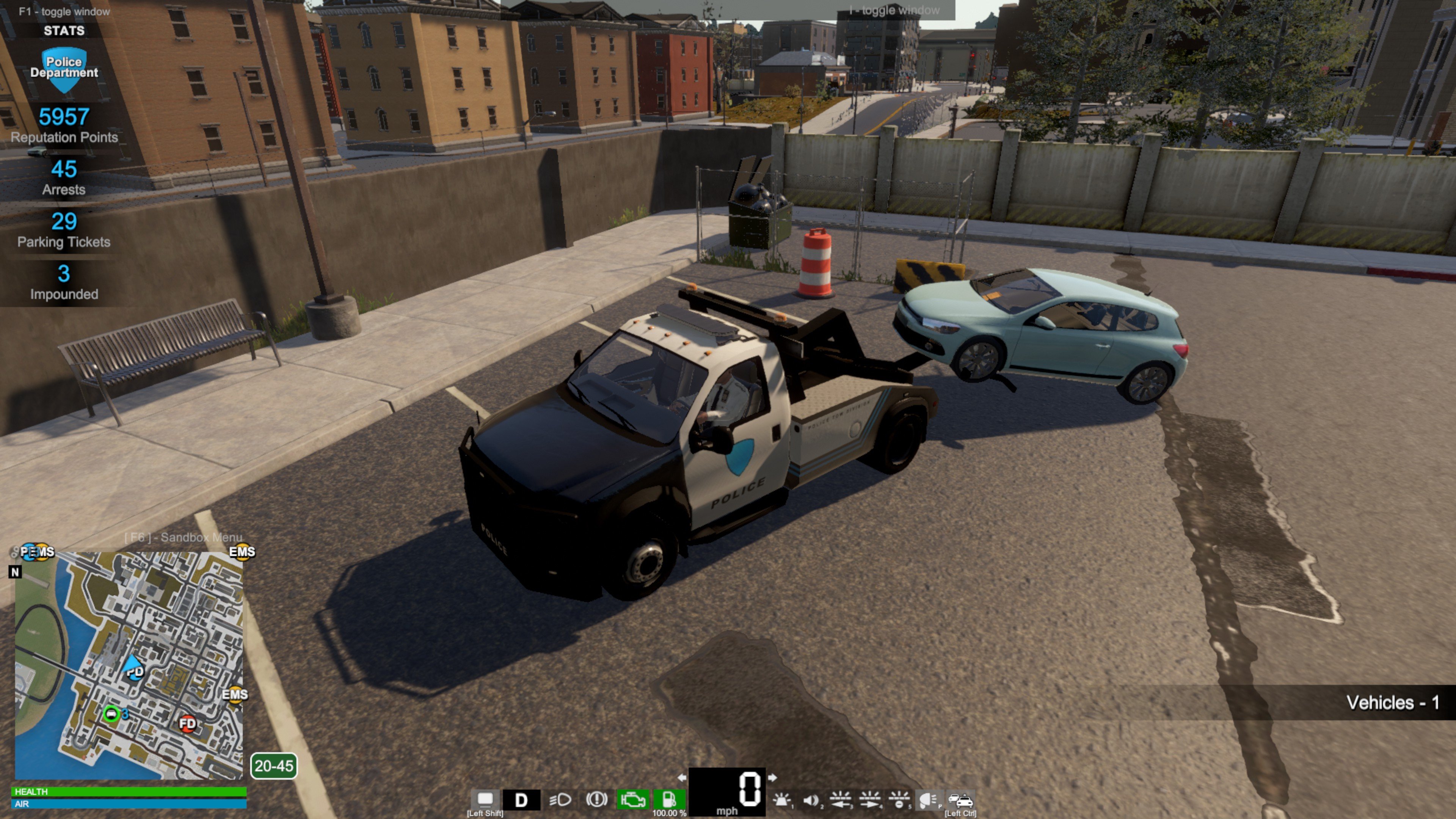Click the green impound car marker
Viewport: 1456px width, 819px height.
click(112, 714)
